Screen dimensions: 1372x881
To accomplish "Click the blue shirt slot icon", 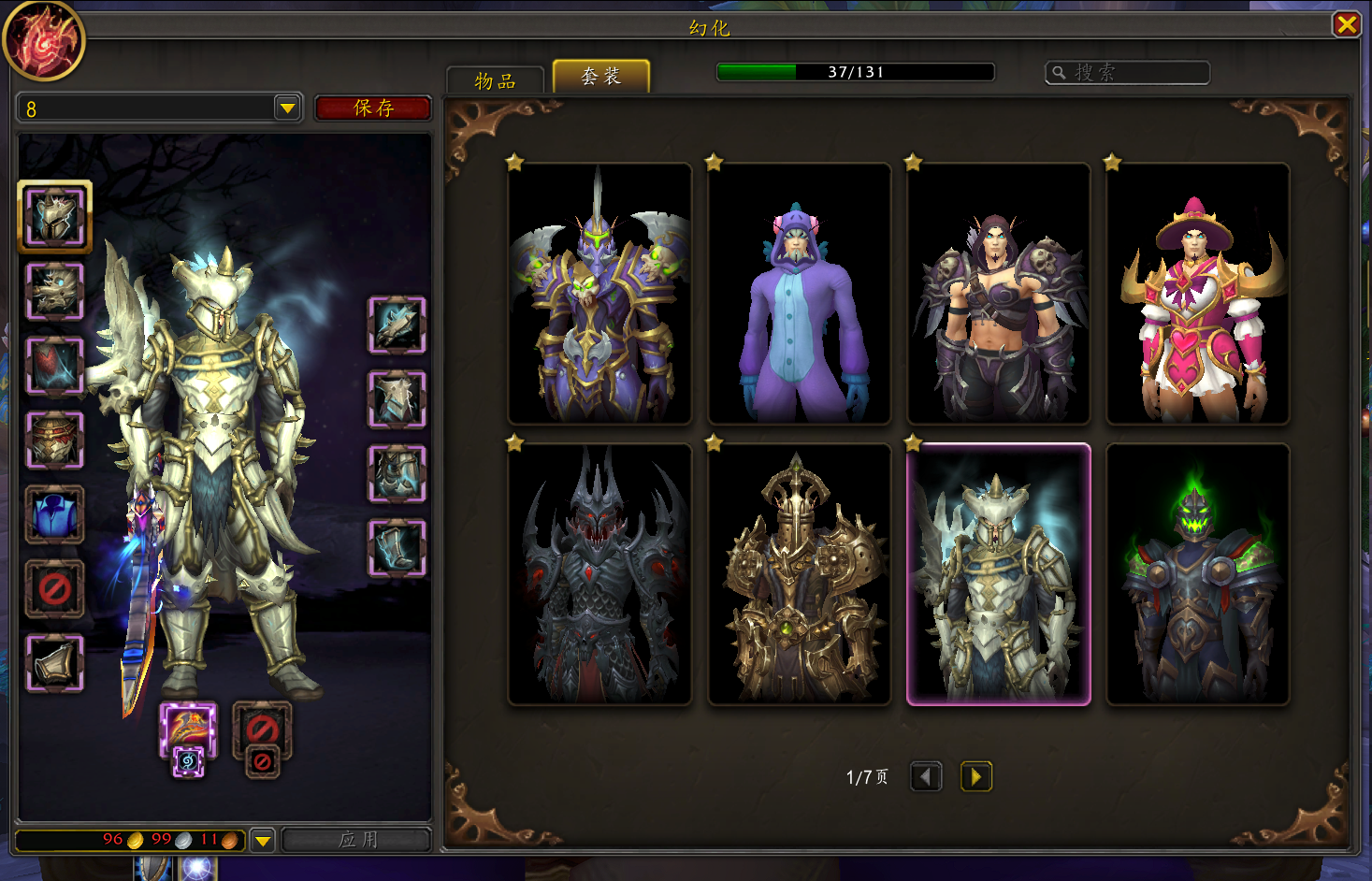I will pos(55,514).
